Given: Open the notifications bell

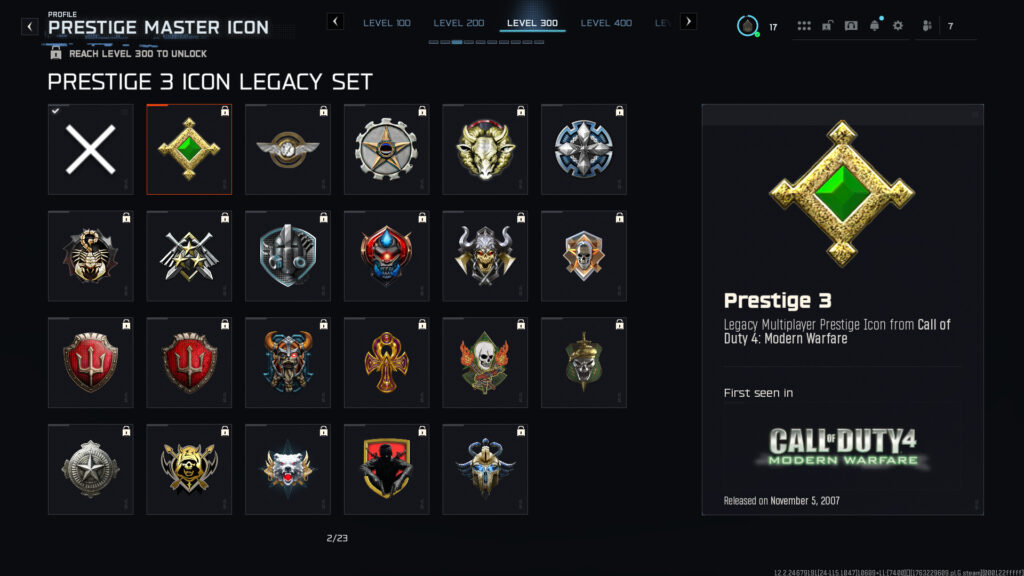Looking at the screenshot, I should pyautogui.click(x=875, y=26).
